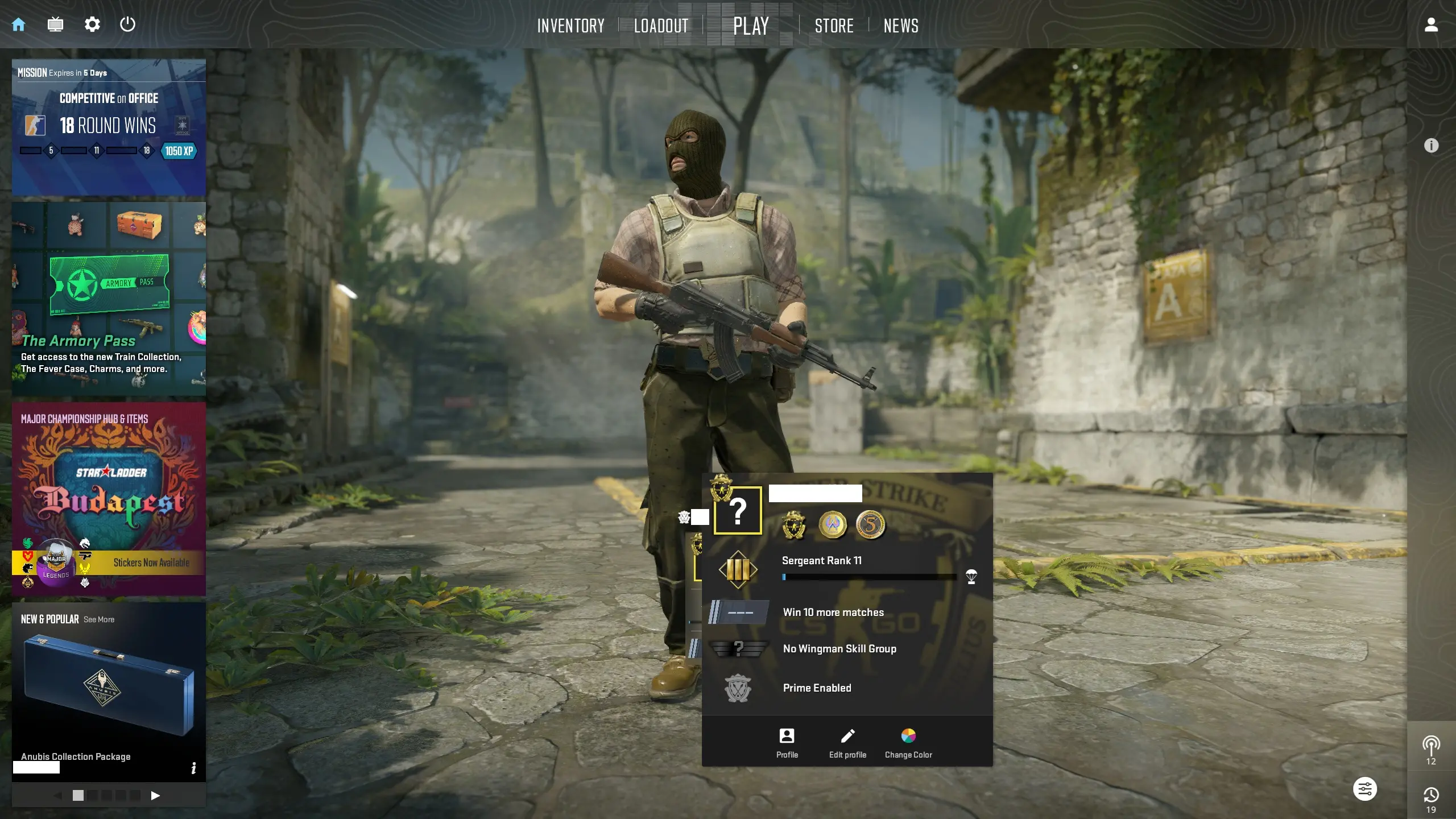
Task: Open the STORE tab
Action: click(834, 25)
